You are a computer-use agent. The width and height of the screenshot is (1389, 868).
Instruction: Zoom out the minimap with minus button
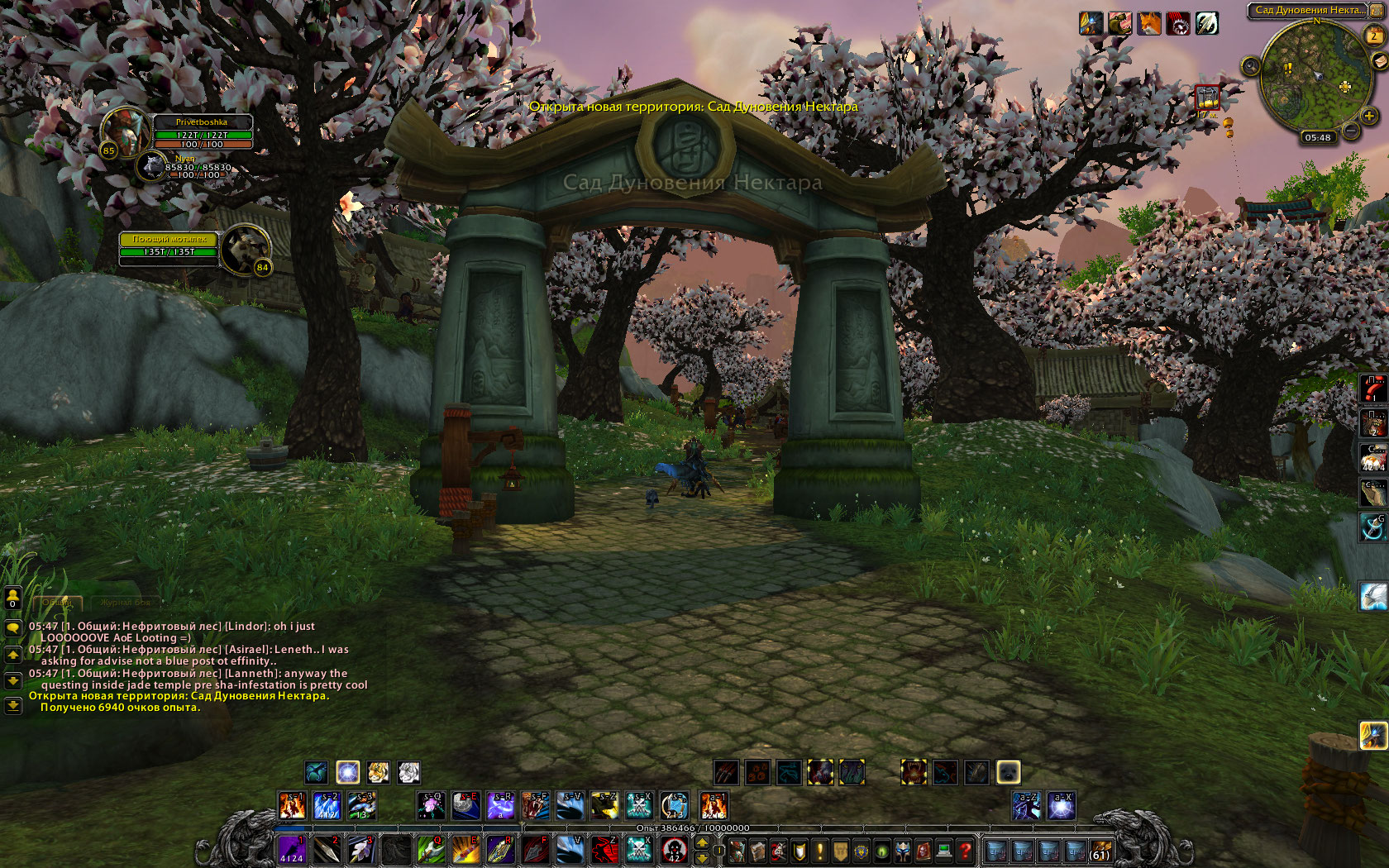[x=1351, y=131]
